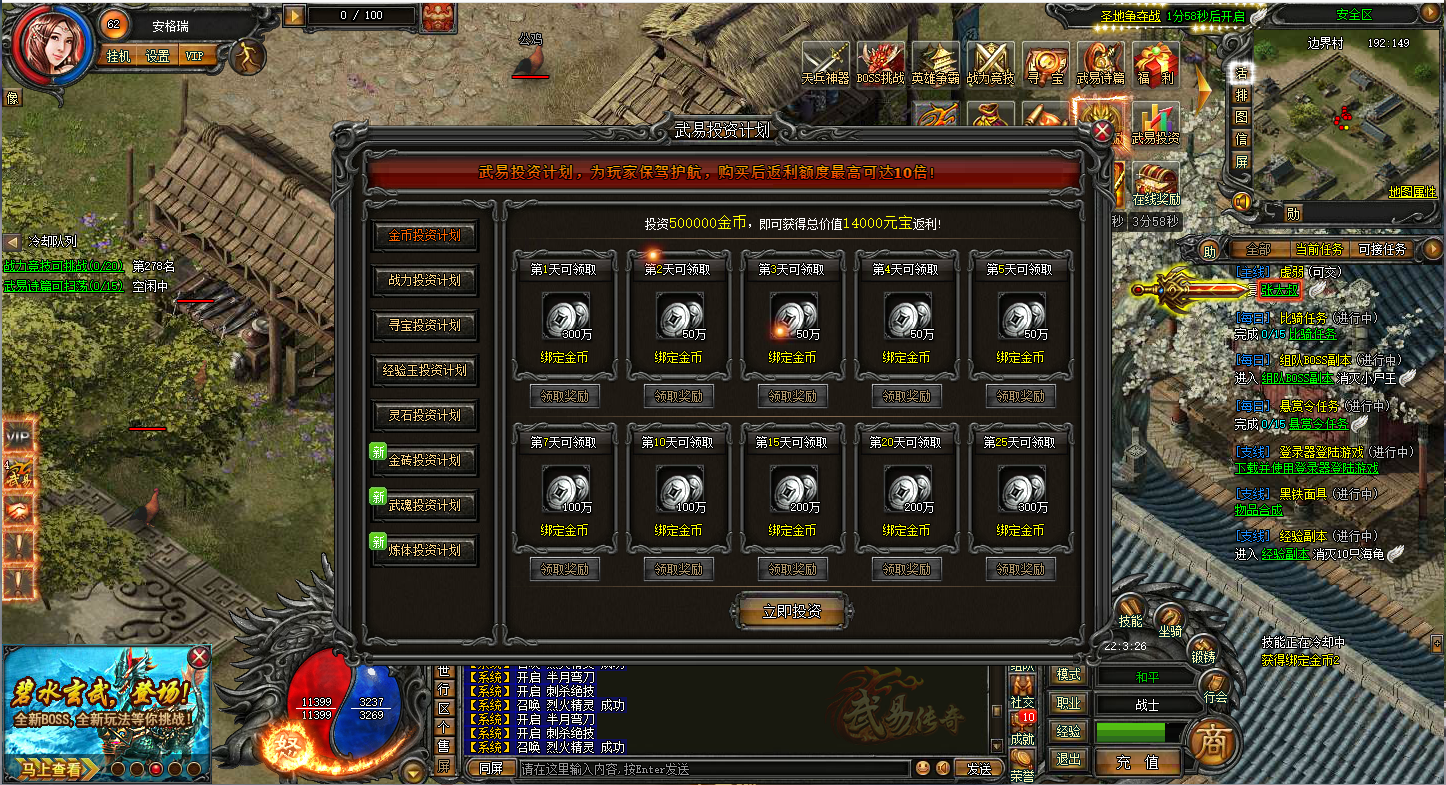The height and width of the screenshot is (785, 1446).
Task: Select the 武魂投资计划 tab
Action: coord(425,506)
